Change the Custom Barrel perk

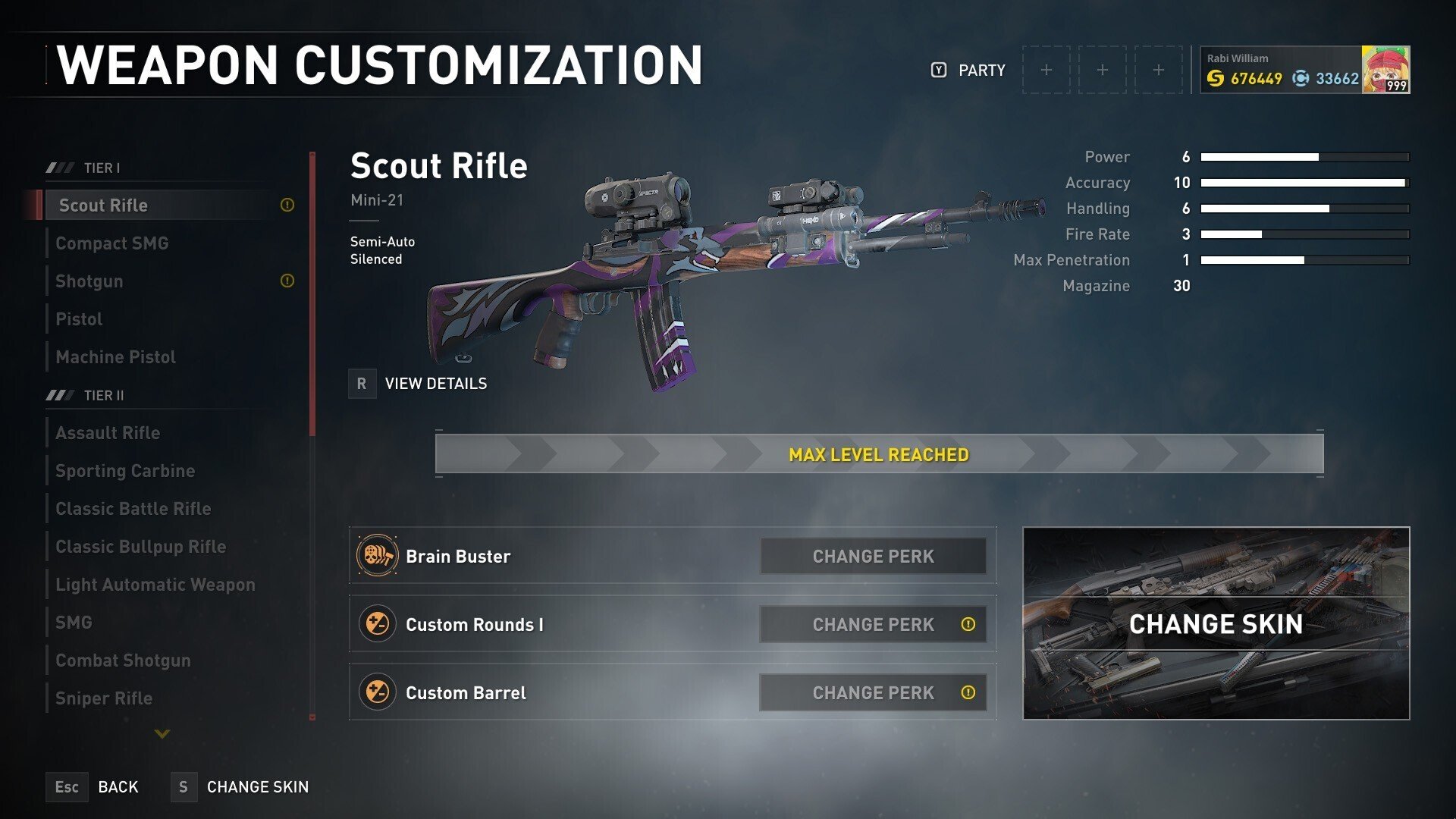click(x=873, y=693)
